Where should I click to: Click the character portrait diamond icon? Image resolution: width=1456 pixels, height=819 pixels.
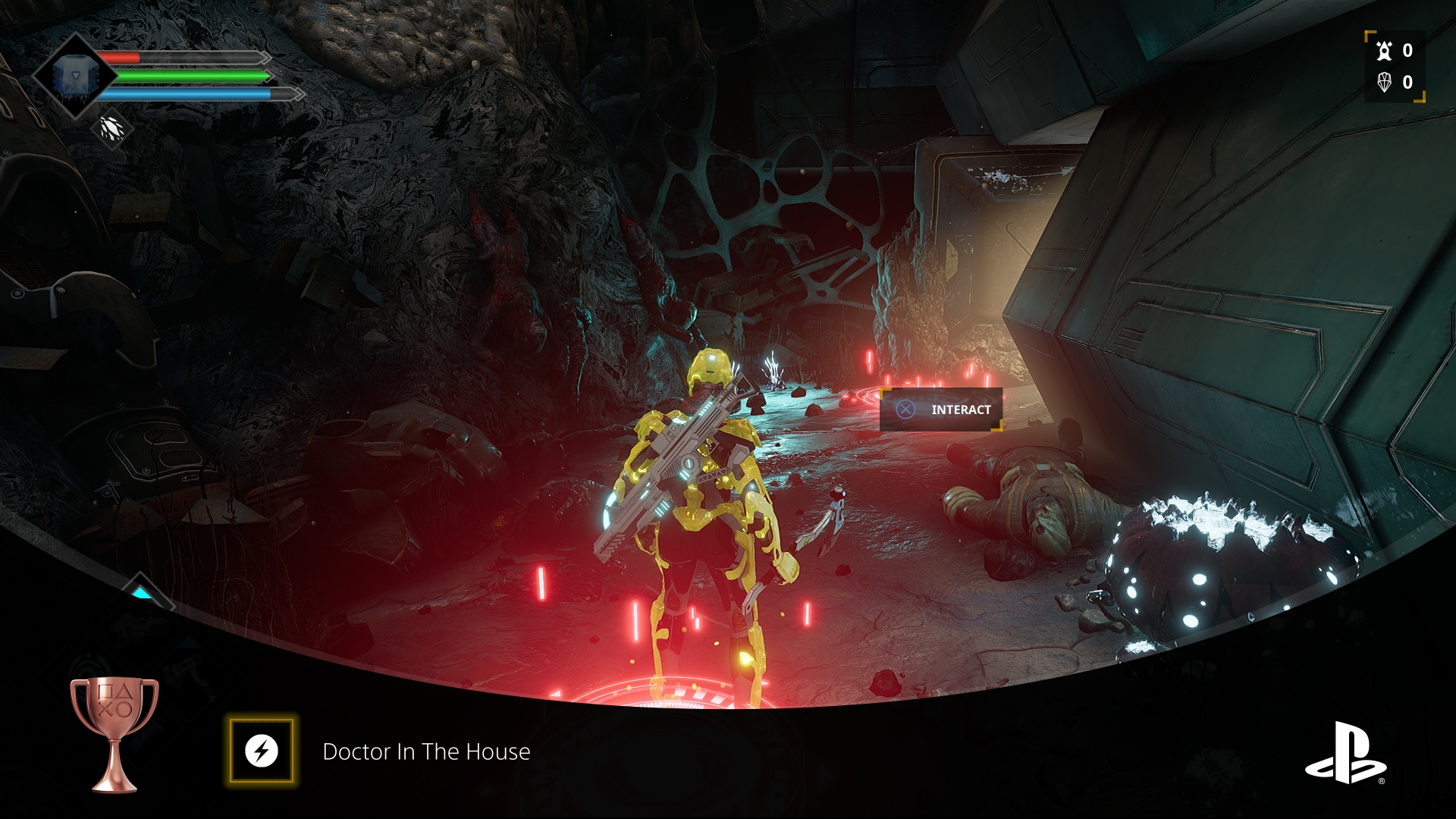tap(74, 77)
